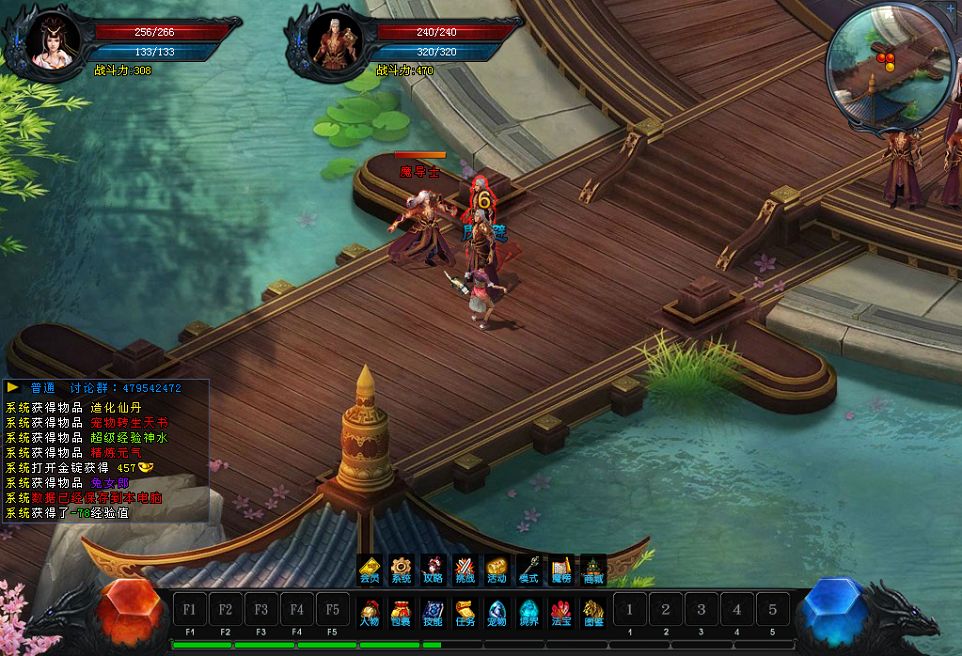Open the 图鉴 bestiary codex

pos(593,610)
